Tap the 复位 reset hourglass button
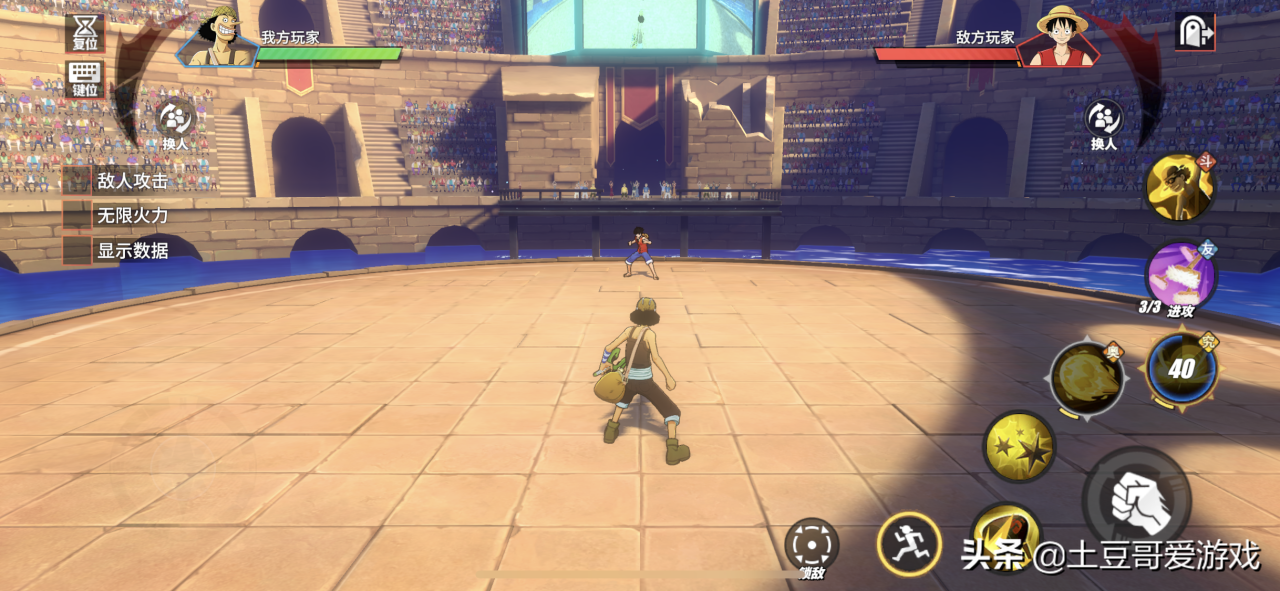1280x591 pixels. (x=85, y=32)
